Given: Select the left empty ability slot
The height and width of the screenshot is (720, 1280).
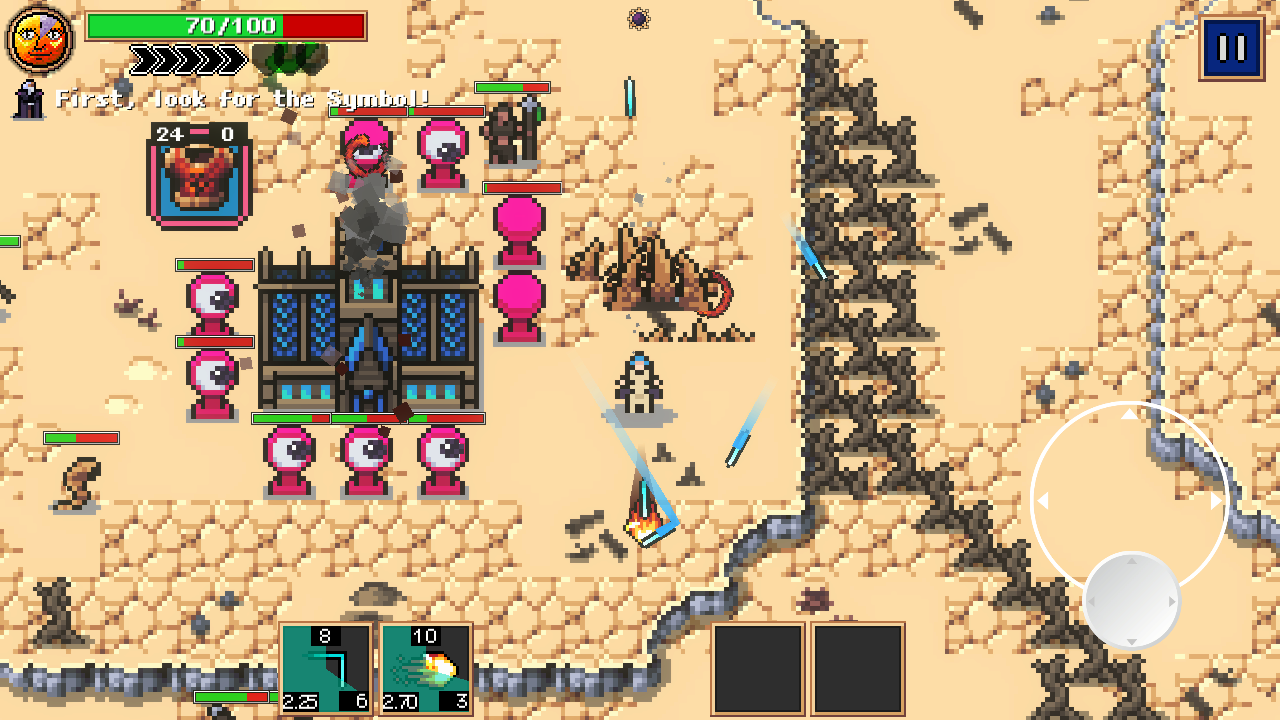Looking at the screenshot, I should click(x=757, y=668).
